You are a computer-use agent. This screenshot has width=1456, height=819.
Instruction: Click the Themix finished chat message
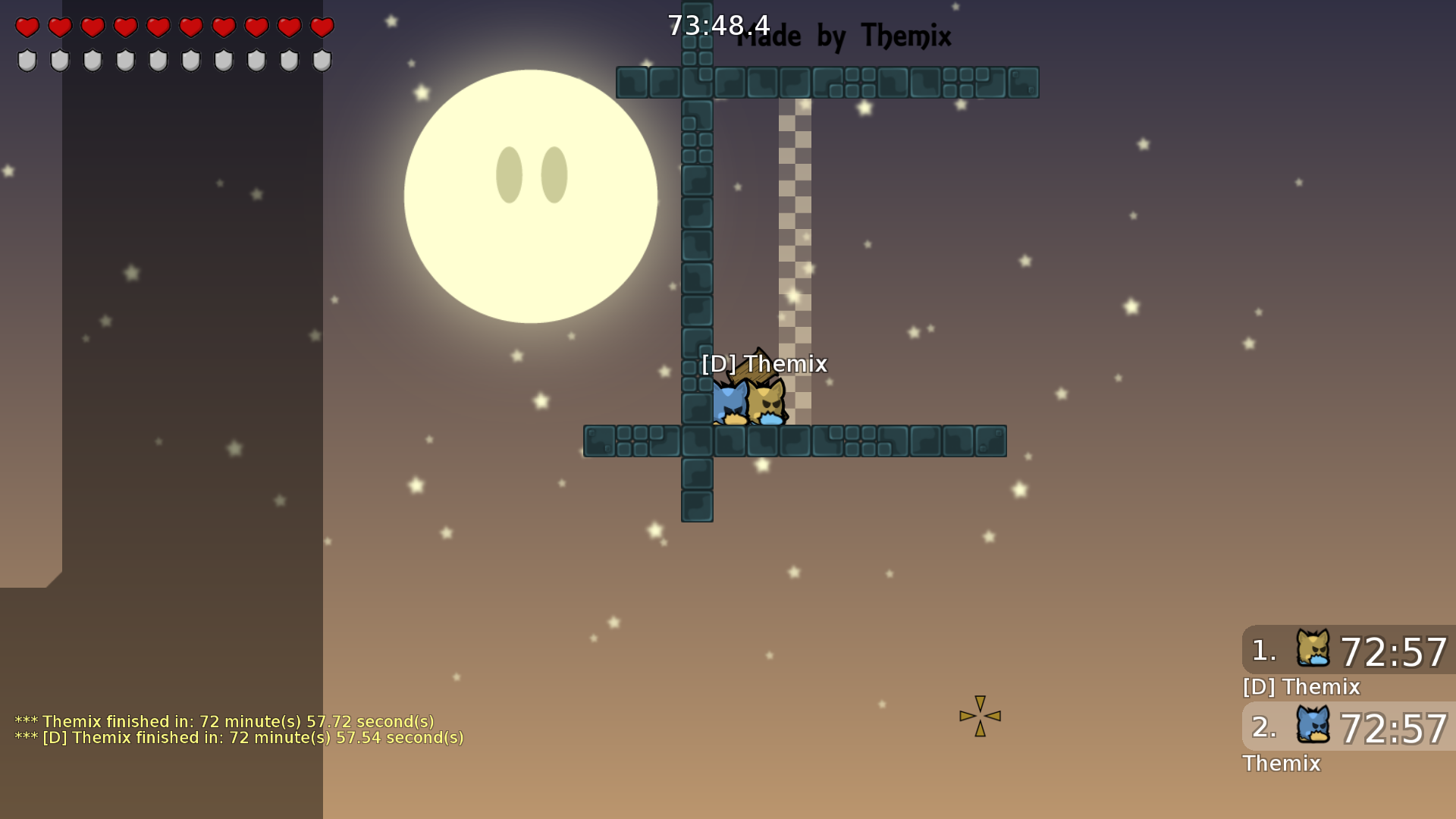click(x=225, y=721)
